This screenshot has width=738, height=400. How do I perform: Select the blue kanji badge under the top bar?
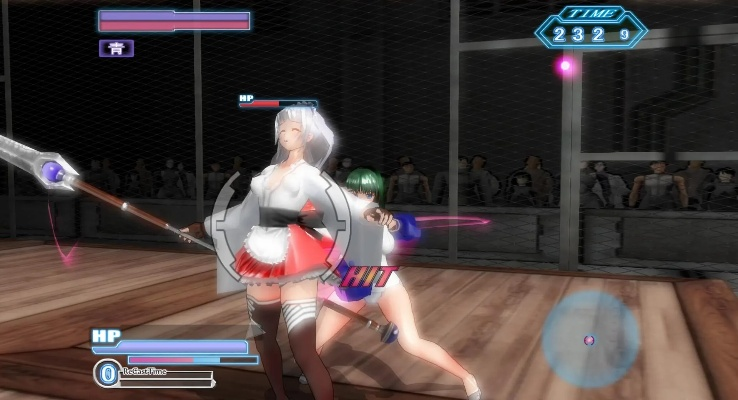coord(116,48)
